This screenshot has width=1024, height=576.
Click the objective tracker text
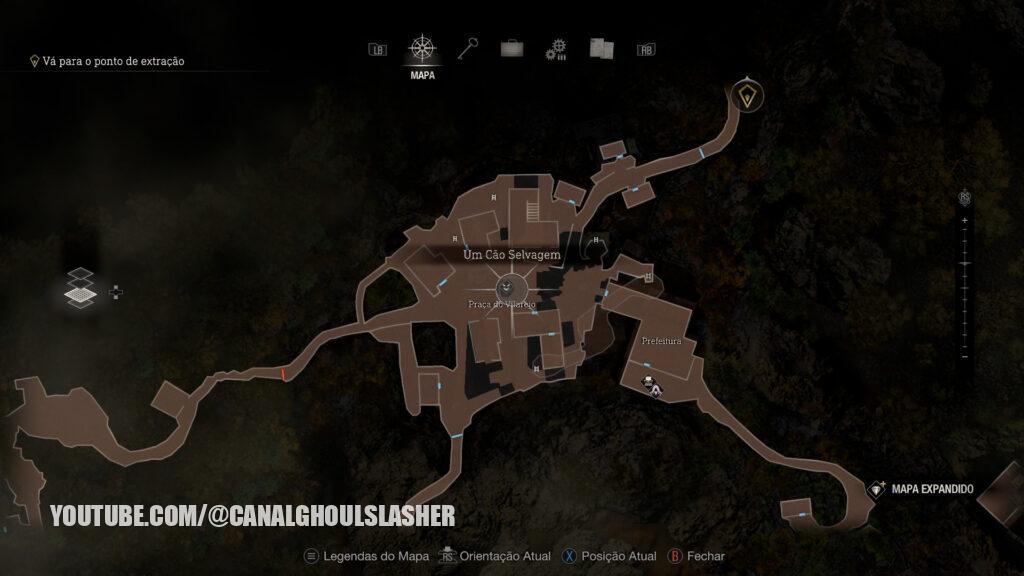(x=112, y=61)
